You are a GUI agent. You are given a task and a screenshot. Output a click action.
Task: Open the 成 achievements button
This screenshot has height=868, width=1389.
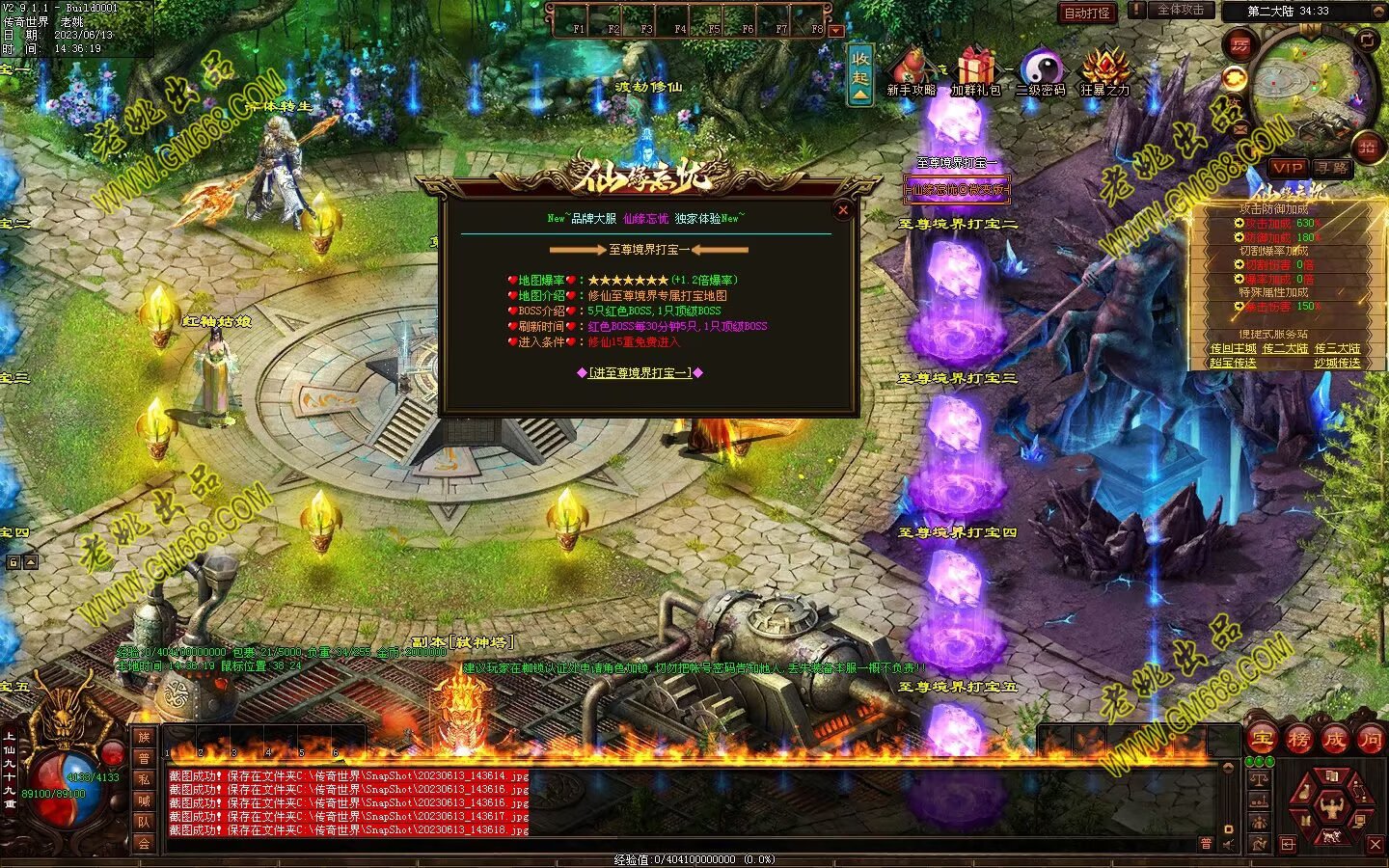(1334, 740)
